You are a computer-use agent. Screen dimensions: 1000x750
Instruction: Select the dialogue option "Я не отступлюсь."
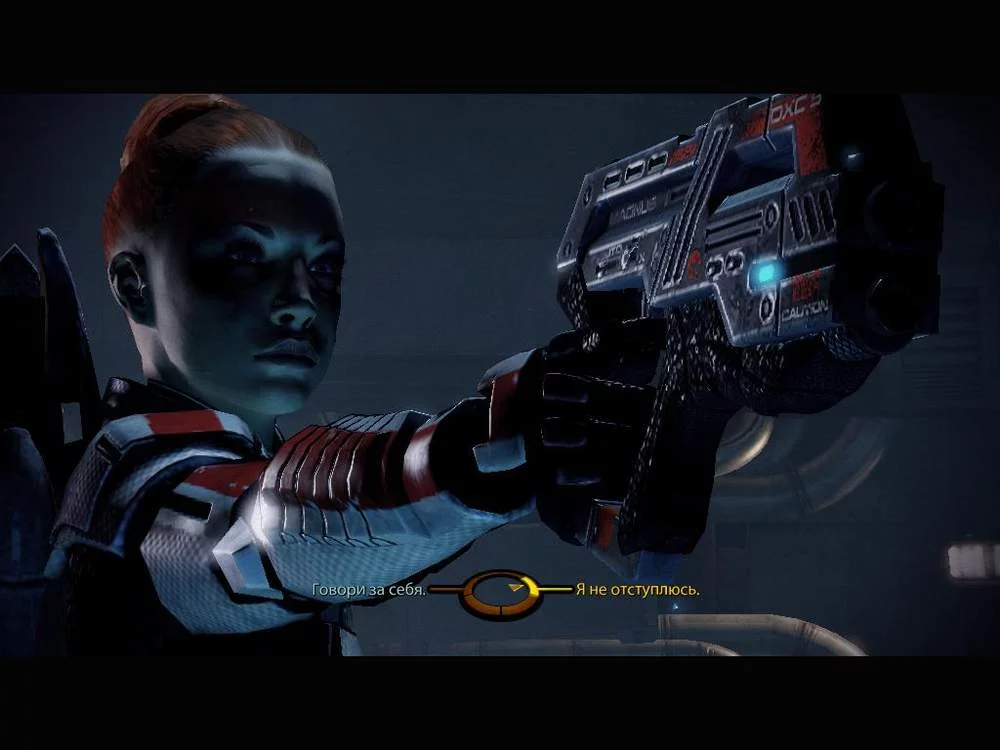click(637, 590)
